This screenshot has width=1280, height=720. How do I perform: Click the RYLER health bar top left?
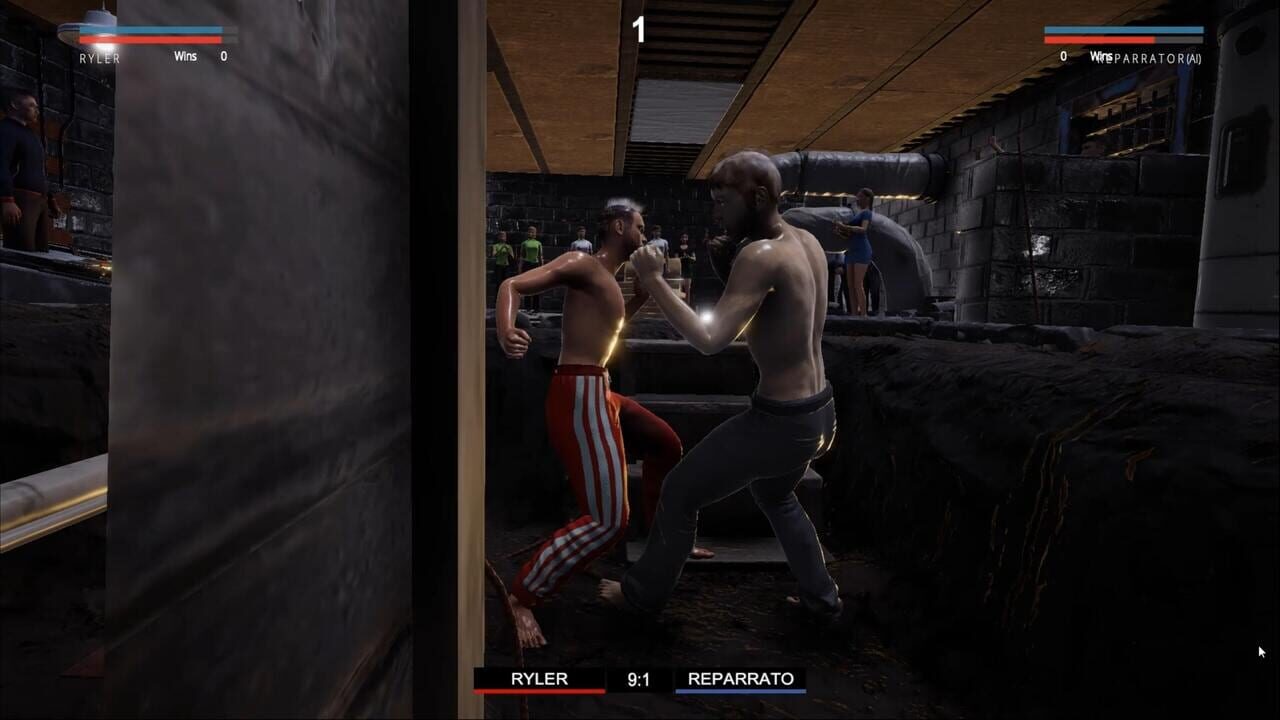click(150, 40)
